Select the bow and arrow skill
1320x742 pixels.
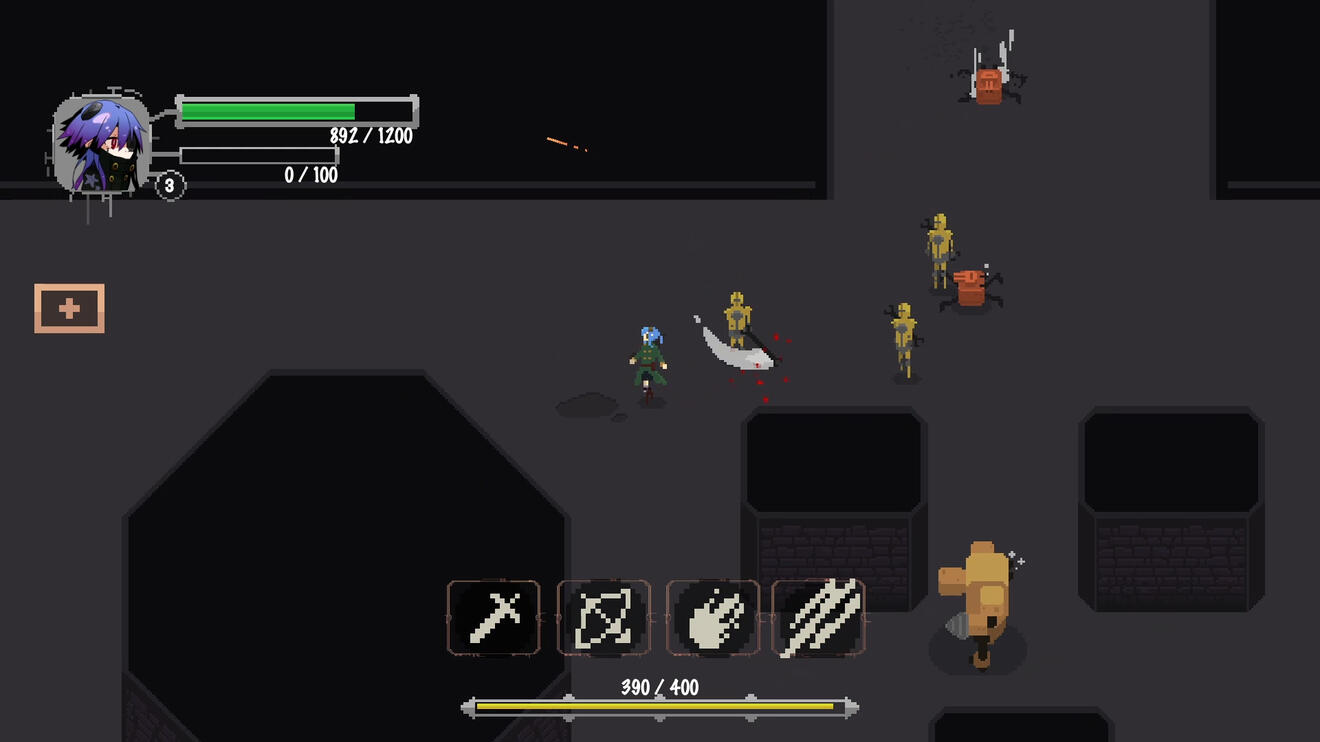(x=603, y=618)
